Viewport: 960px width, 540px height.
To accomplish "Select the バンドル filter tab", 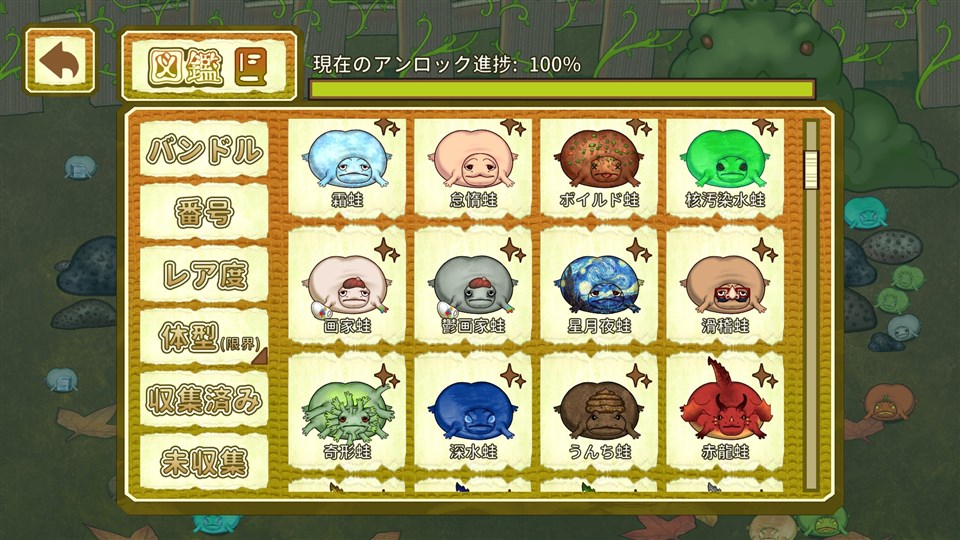I will point(204,151).
